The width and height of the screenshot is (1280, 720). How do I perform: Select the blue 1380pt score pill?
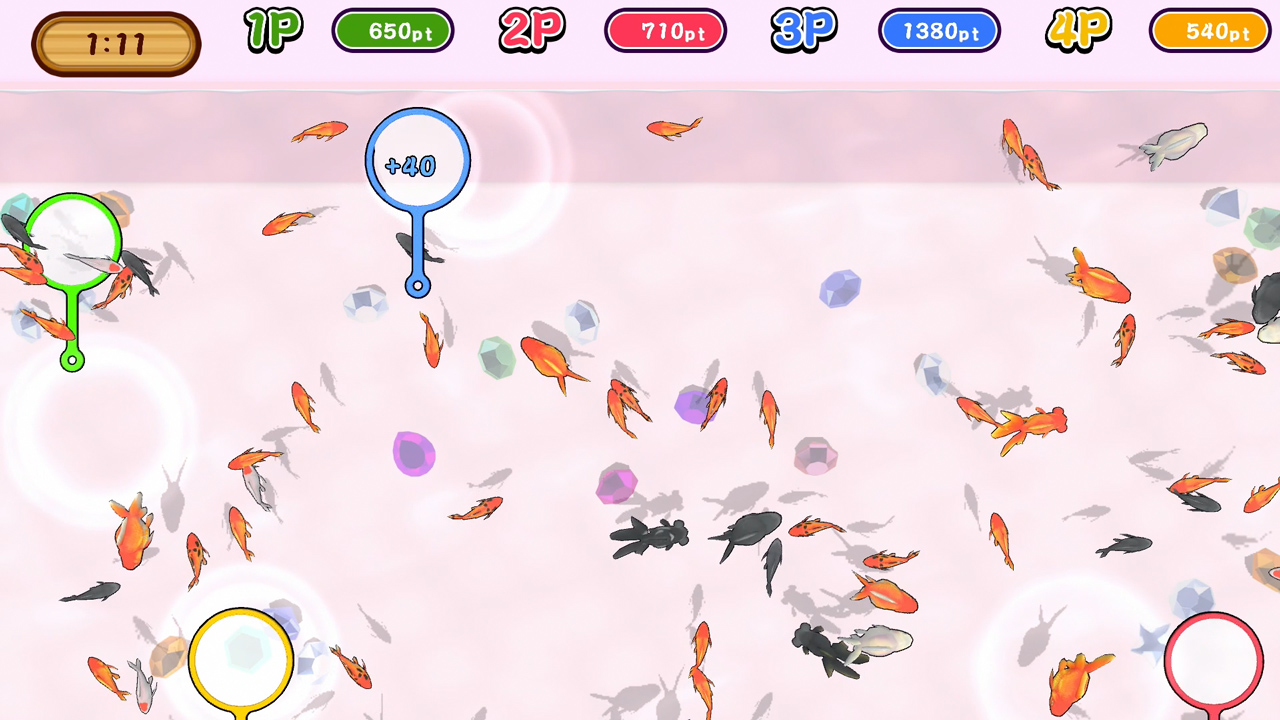coord(938,30)
